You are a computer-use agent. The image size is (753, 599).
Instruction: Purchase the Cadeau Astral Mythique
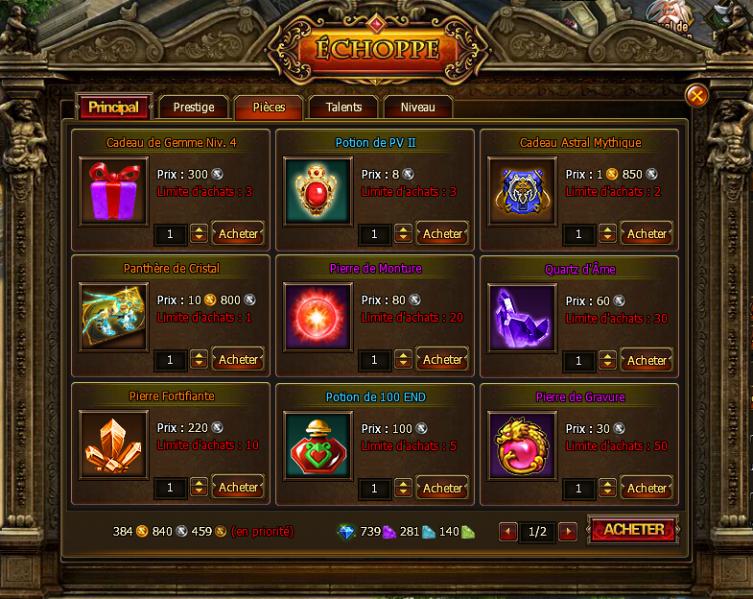click(646, 234)
